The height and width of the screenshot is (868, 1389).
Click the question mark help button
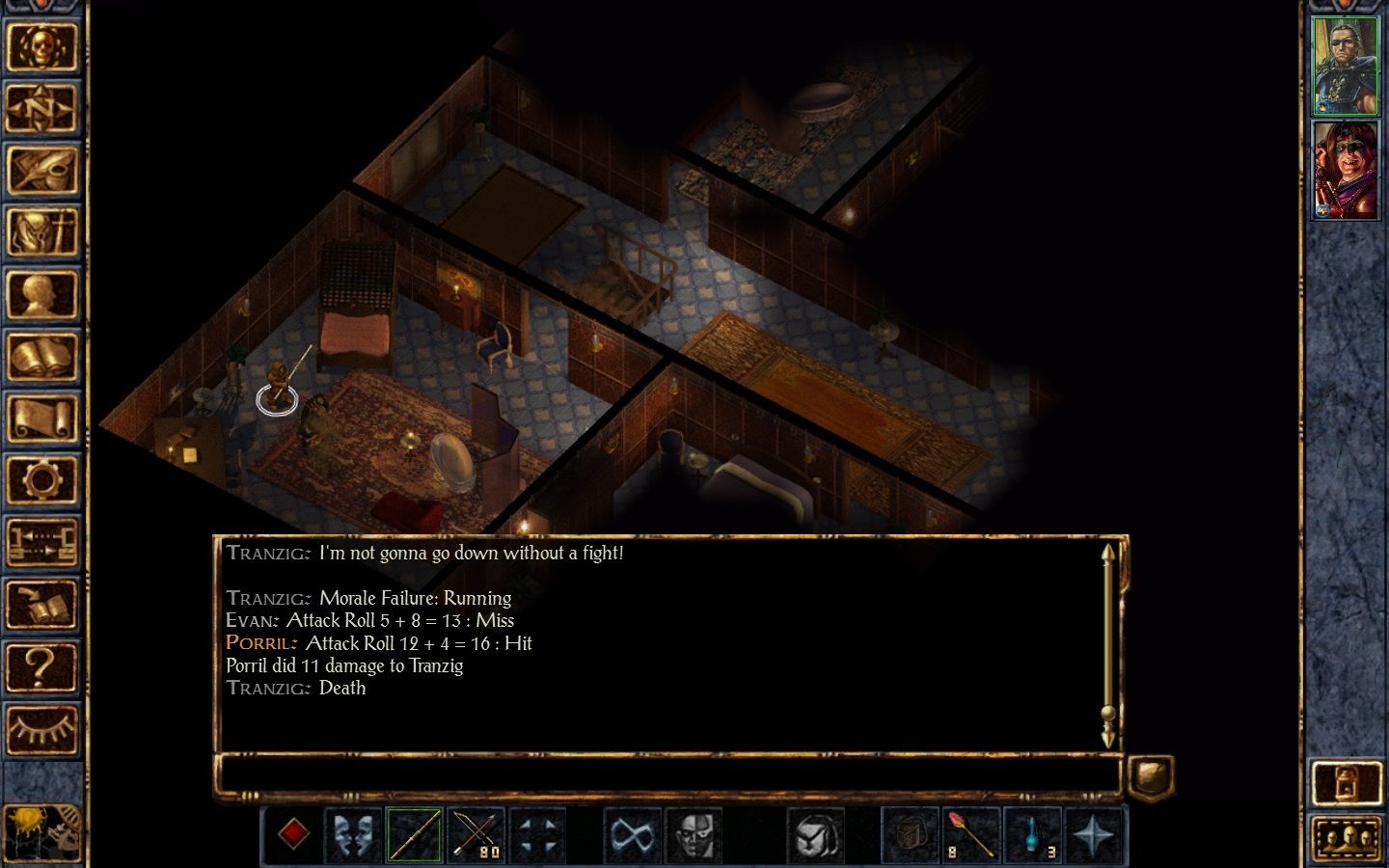click(41, 666)
